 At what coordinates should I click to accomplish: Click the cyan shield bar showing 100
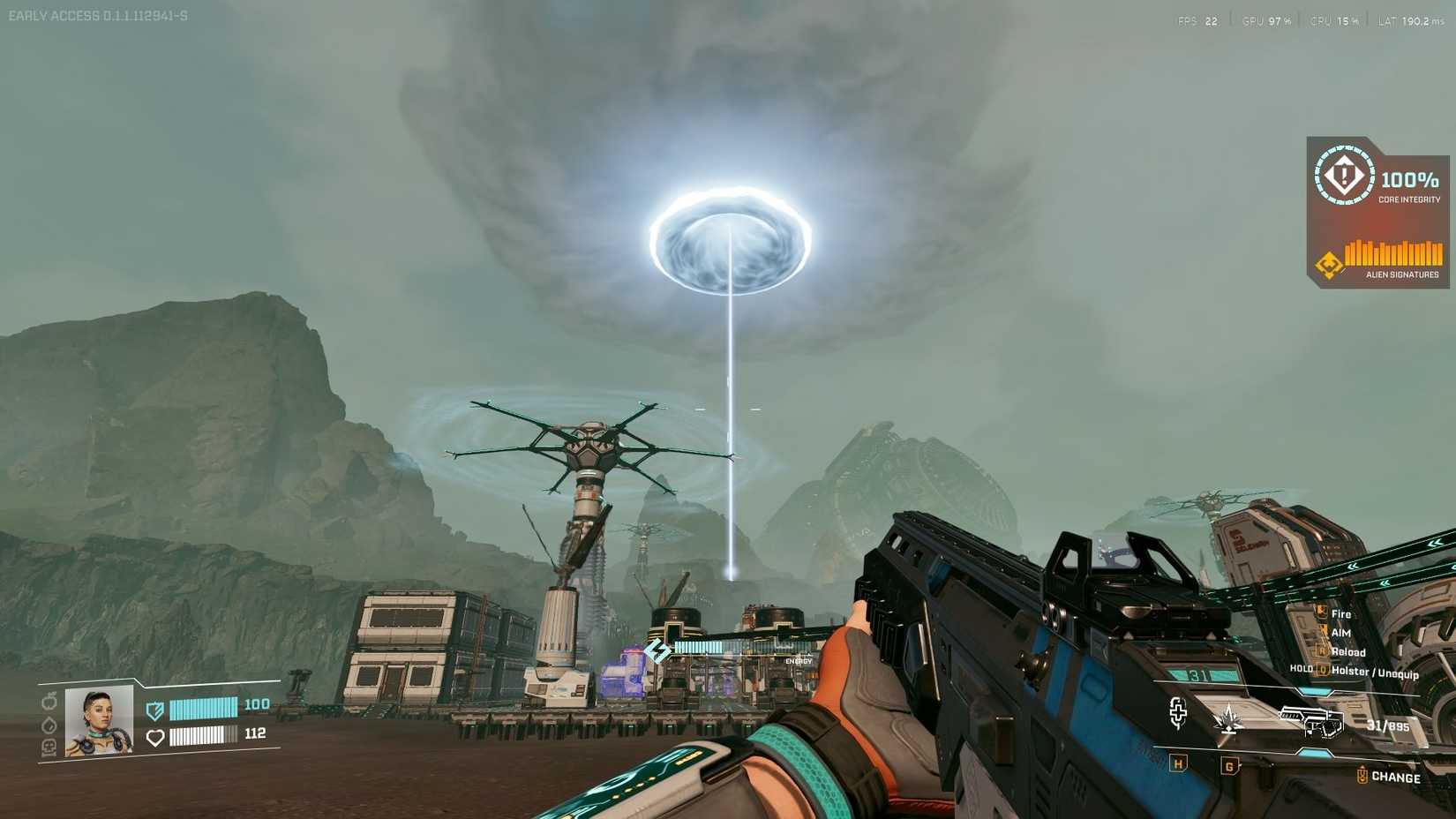pos(203,709)
